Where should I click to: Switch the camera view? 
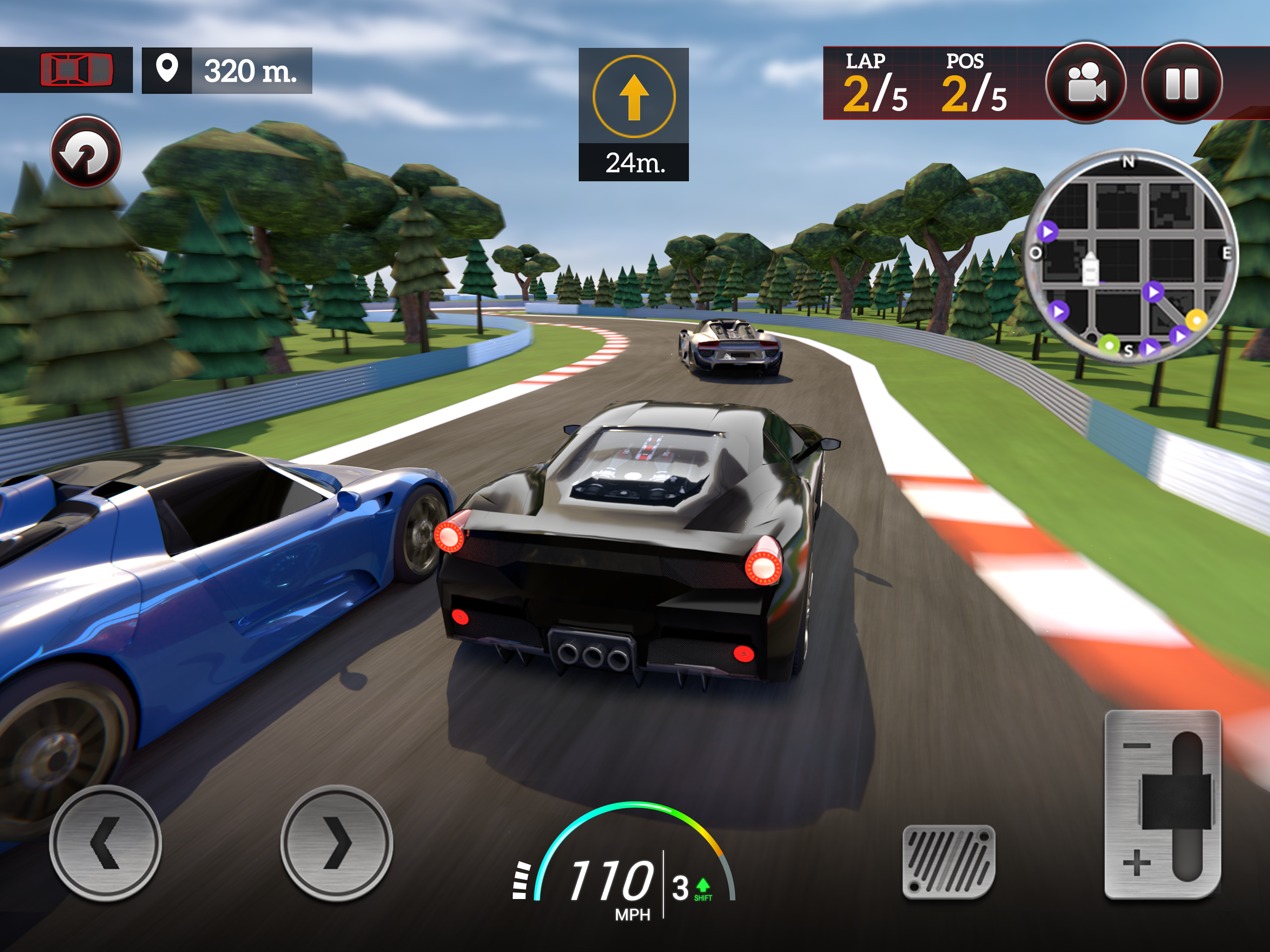tap(1085, 83)
